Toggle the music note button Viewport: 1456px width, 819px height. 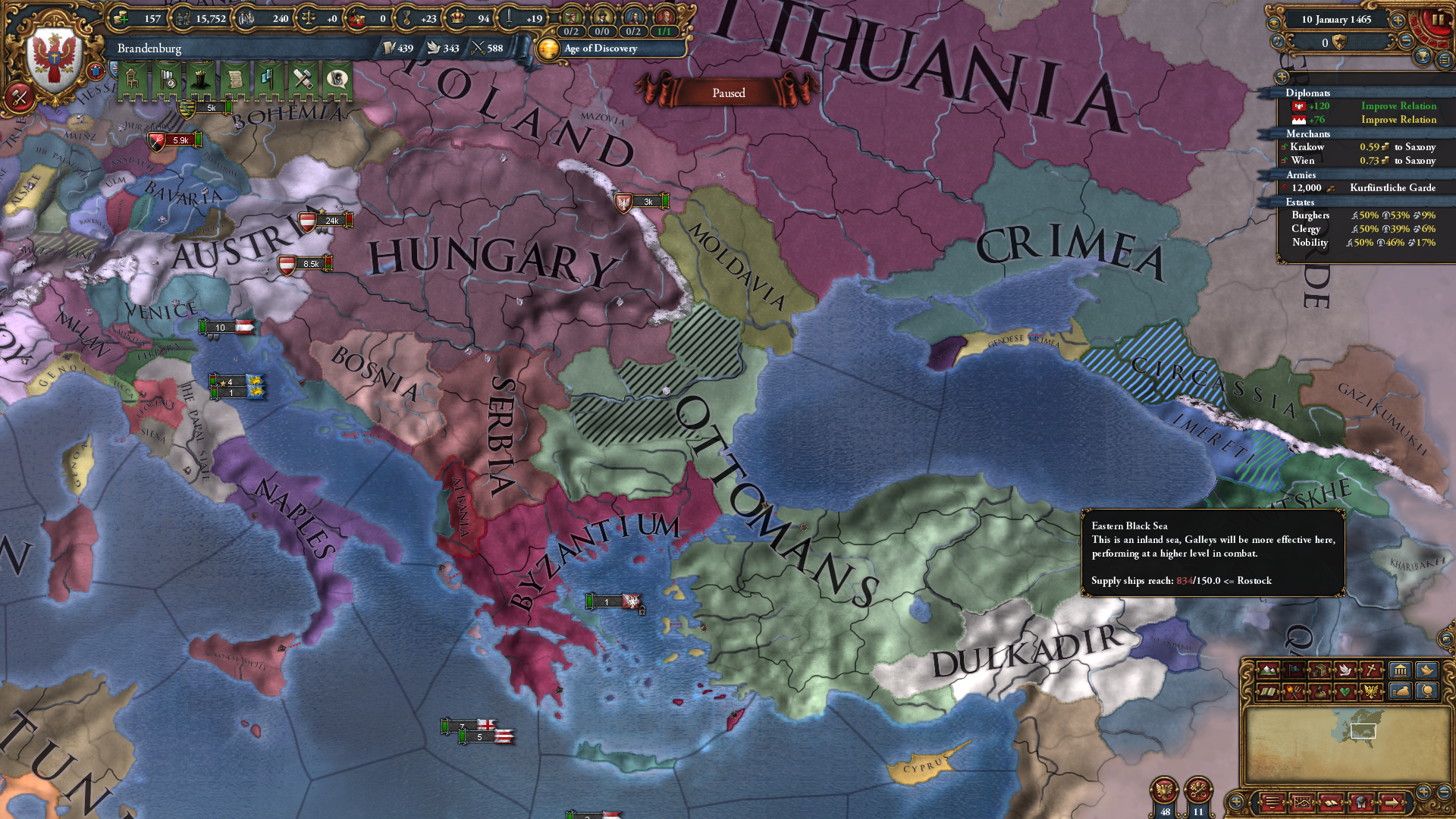1278,42
